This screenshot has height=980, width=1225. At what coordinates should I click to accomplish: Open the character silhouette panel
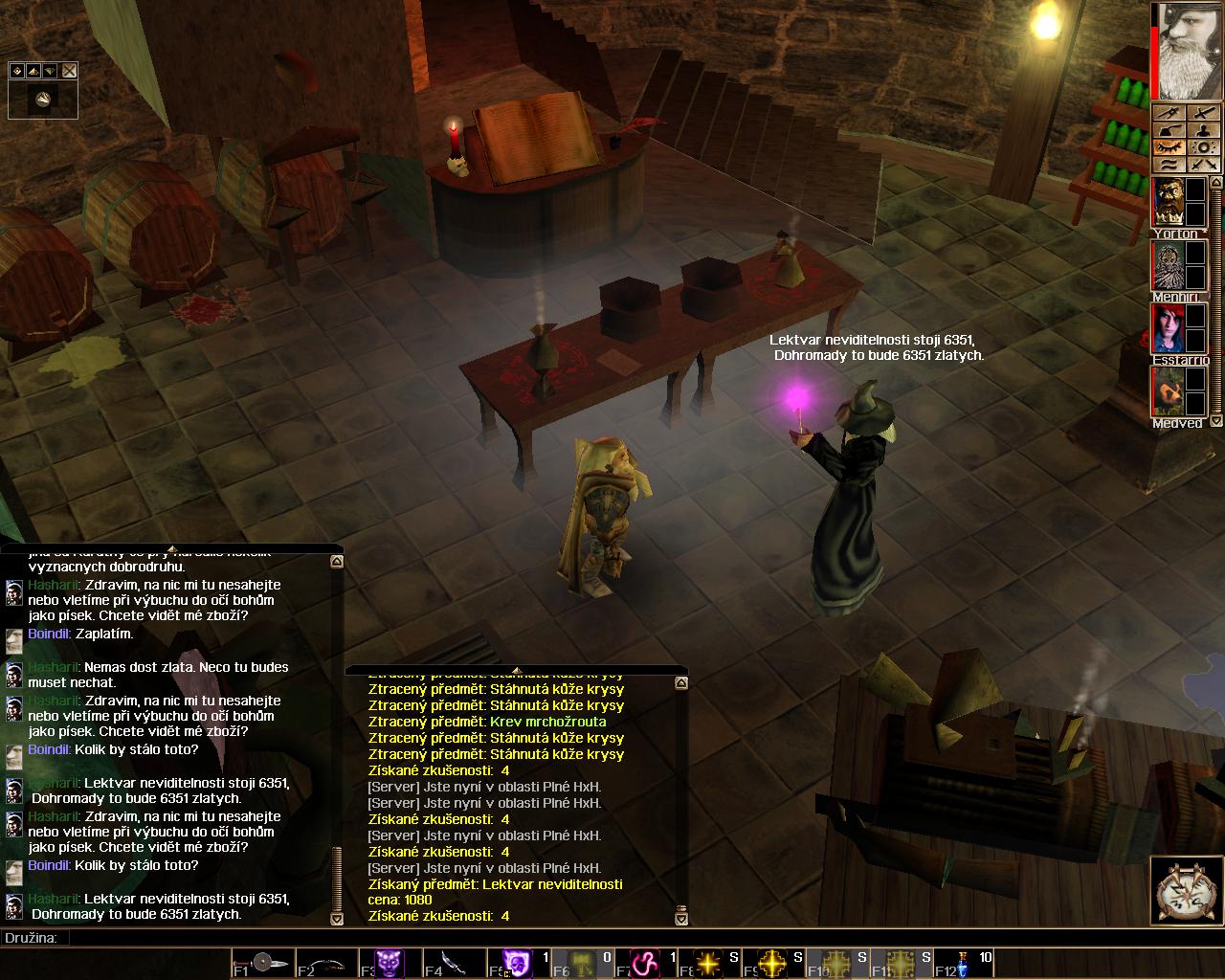[1204, 131]
